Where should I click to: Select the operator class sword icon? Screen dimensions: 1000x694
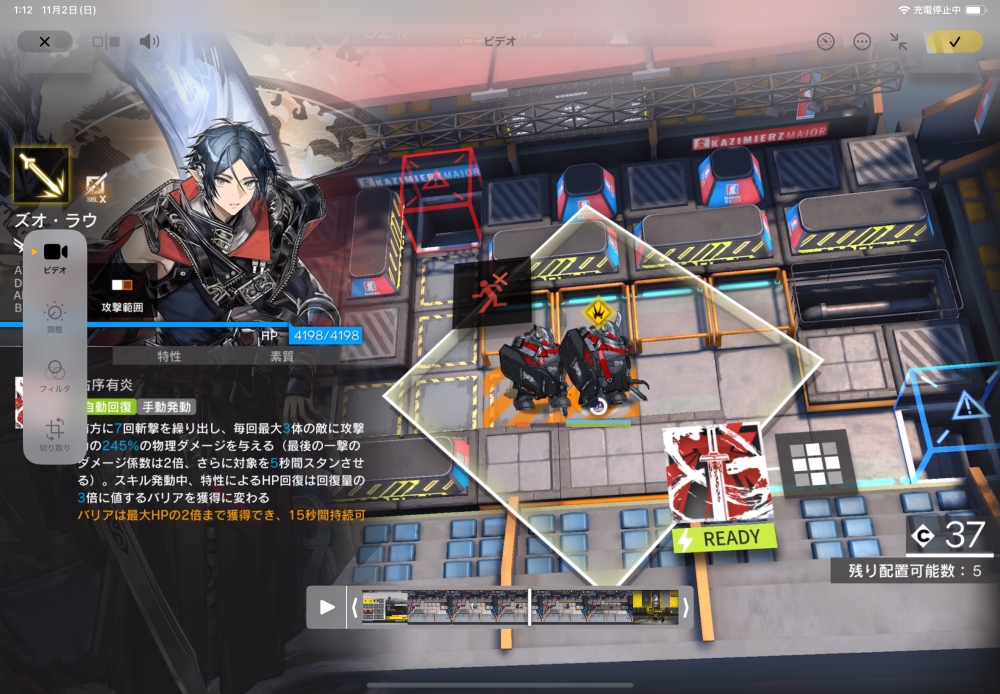pos(41,174)
